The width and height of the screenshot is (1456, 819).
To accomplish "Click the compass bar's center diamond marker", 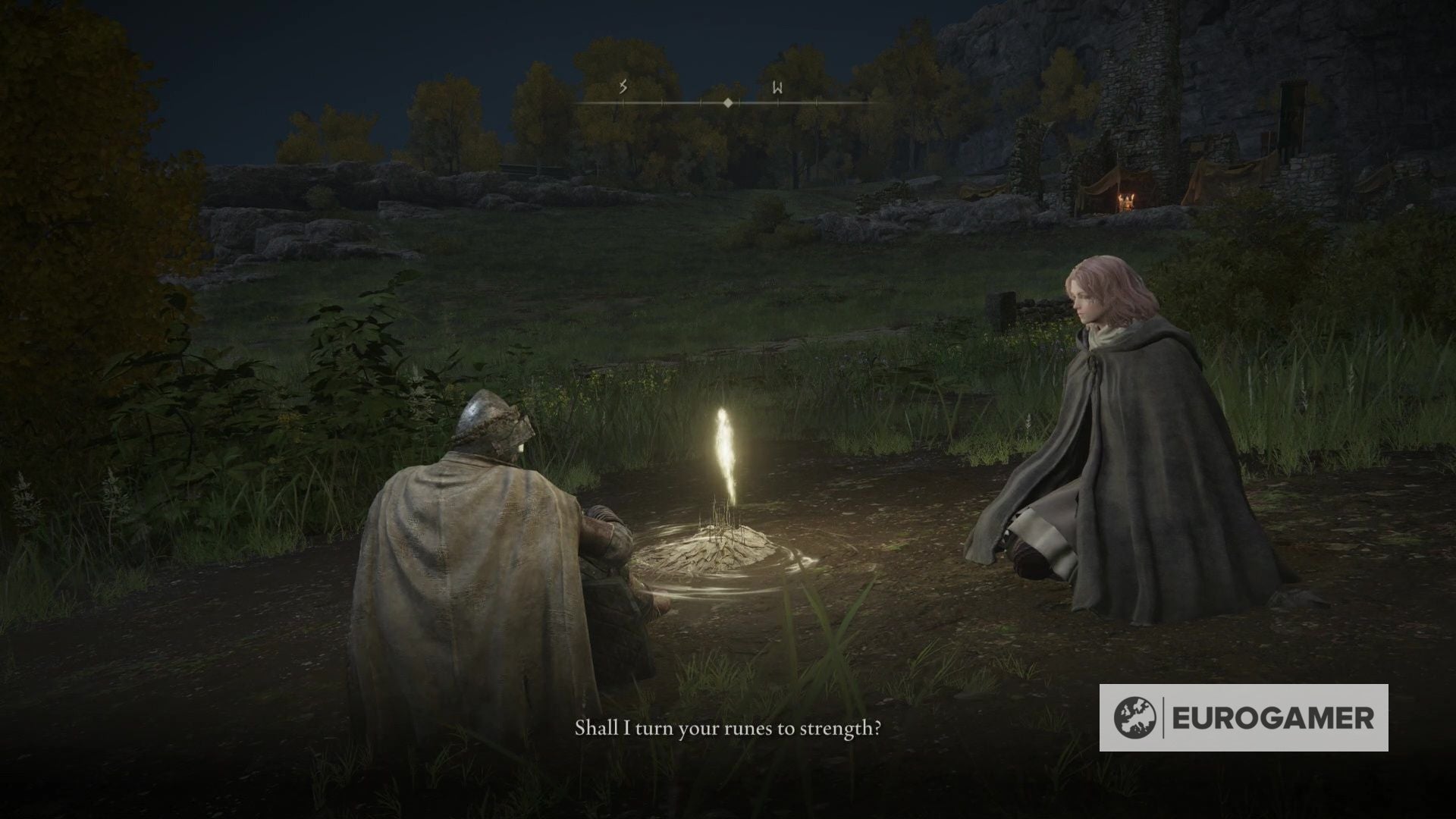I will (728, 102).
